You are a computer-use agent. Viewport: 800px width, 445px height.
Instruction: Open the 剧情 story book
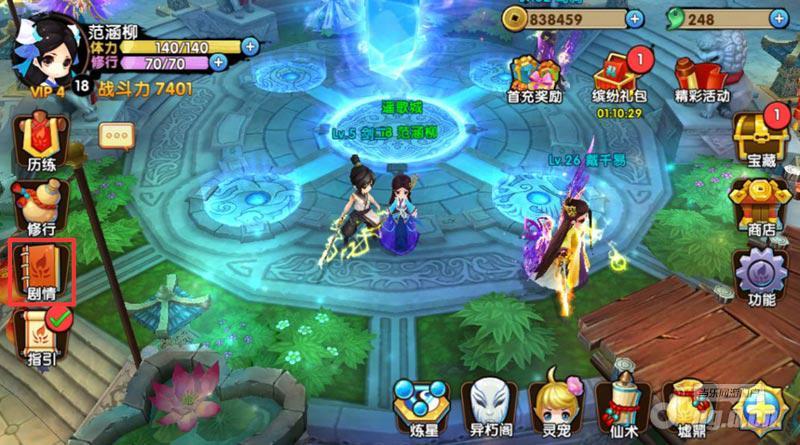pyautogui.click(x=41, y=271)
